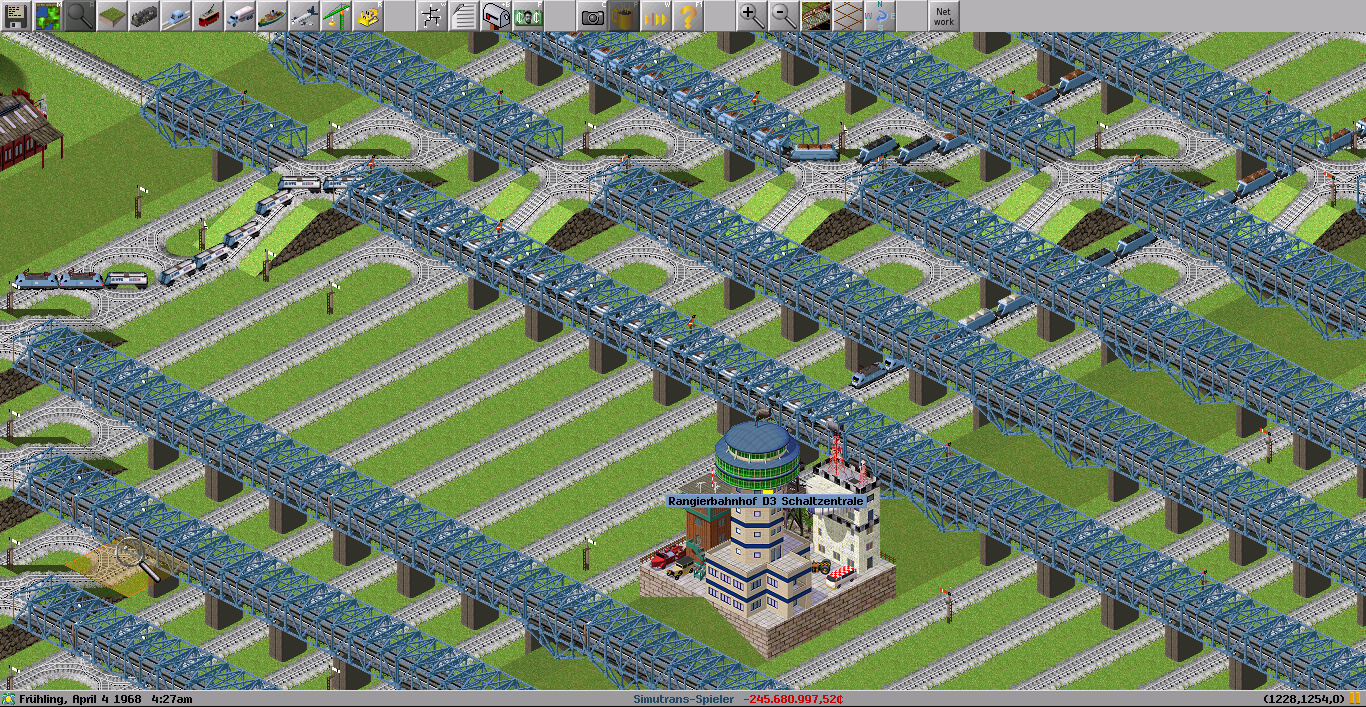1366x707 pixels.
Task: Open the monorail/maglev construction tools
Action: coord(176,16)
